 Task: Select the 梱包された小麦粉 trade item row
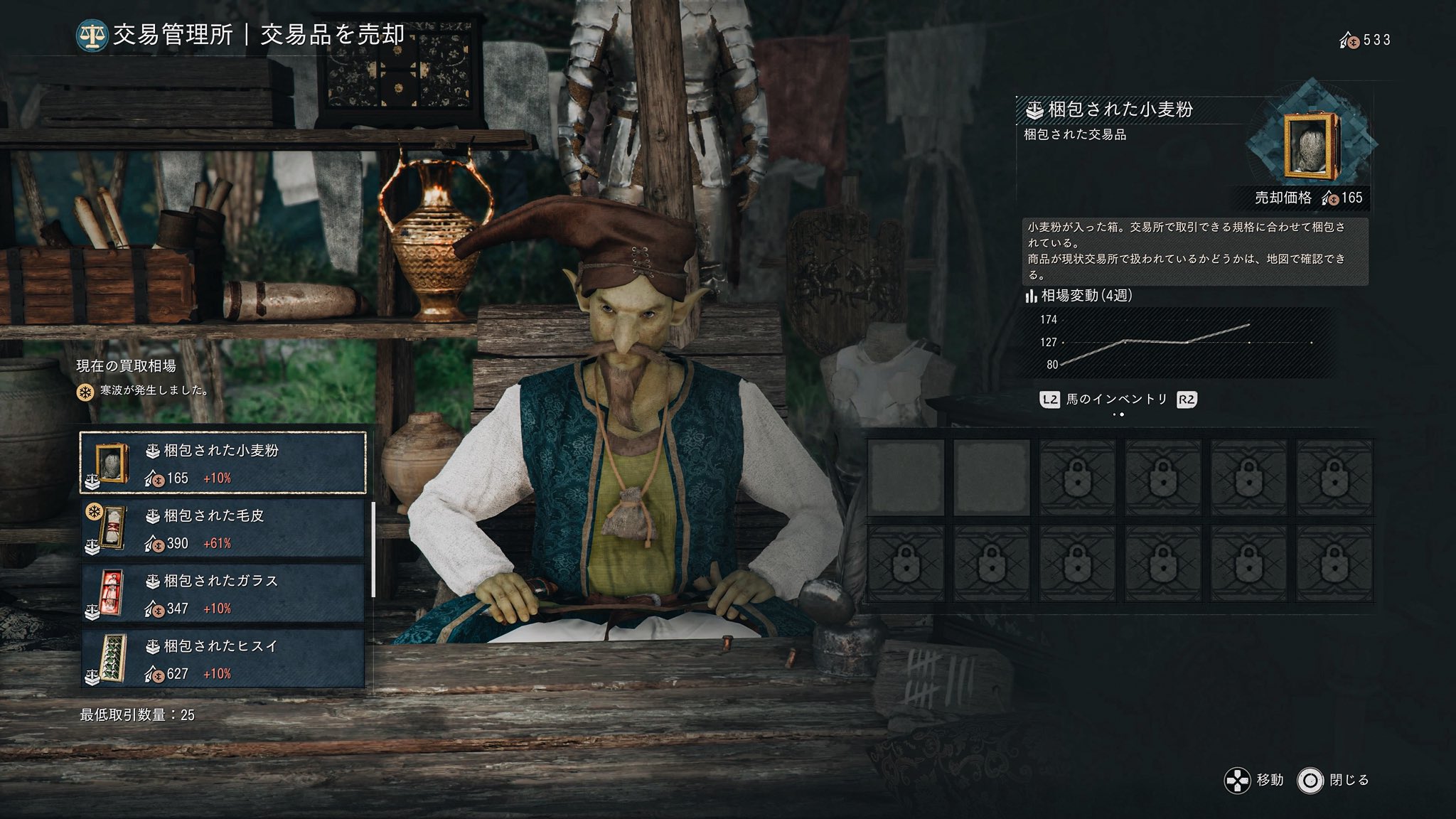pyautogui.click(x=223, y=463)
